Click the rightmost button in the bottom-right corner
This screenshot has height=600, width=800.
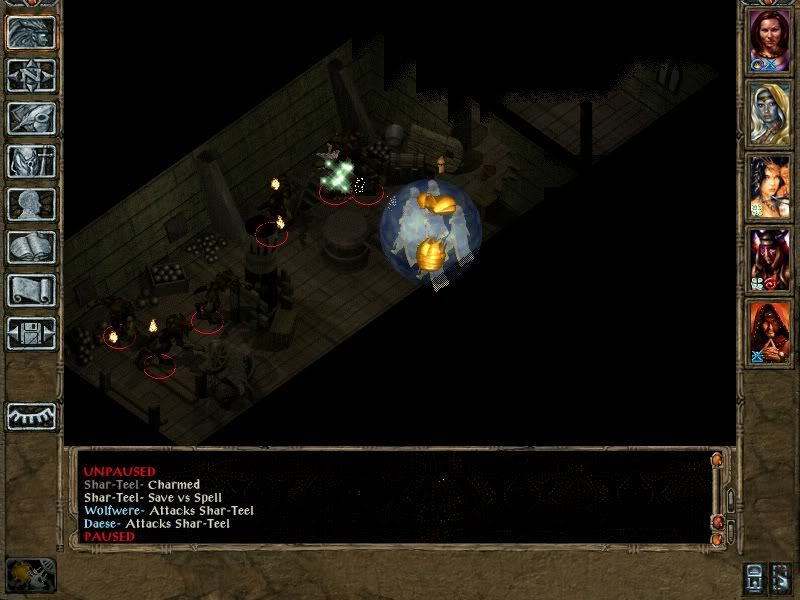click(x=781, y=577)
